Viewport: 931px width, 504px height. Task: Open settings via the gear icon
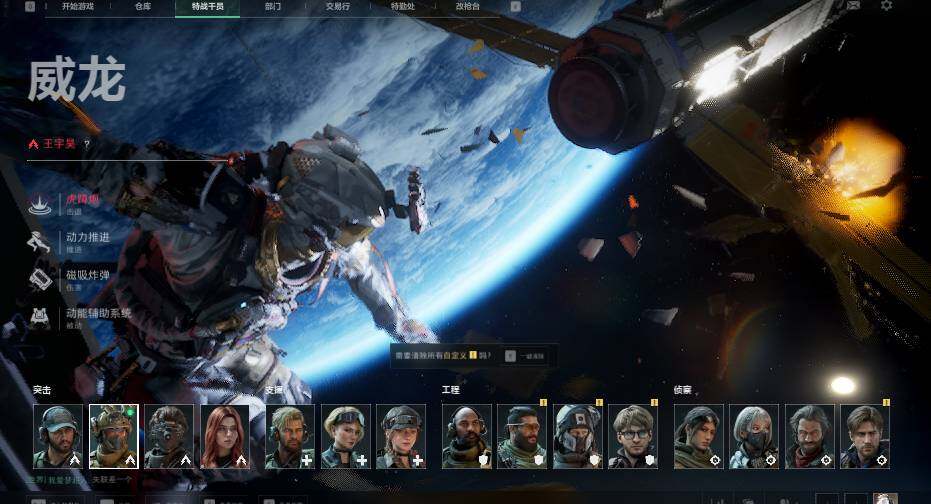click(x=886, y=6)
